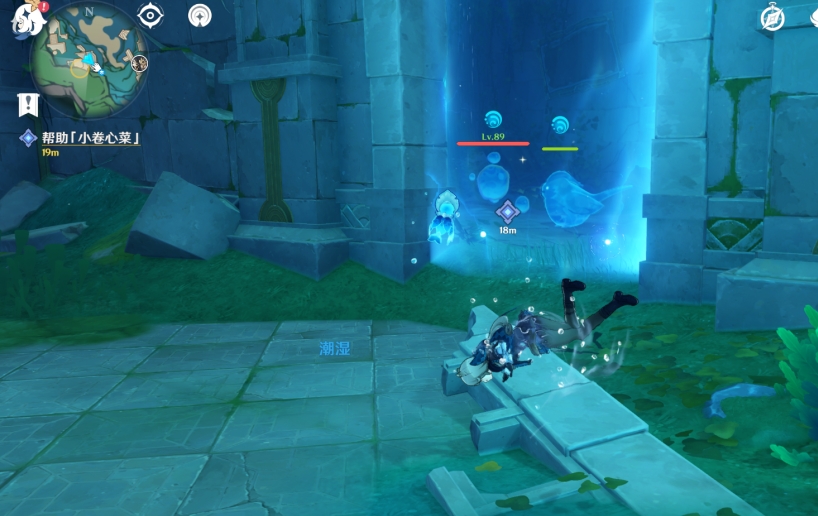Open the wish star icon
The width and height of the screenshot is (818, 516).
(x=201, y=15)
